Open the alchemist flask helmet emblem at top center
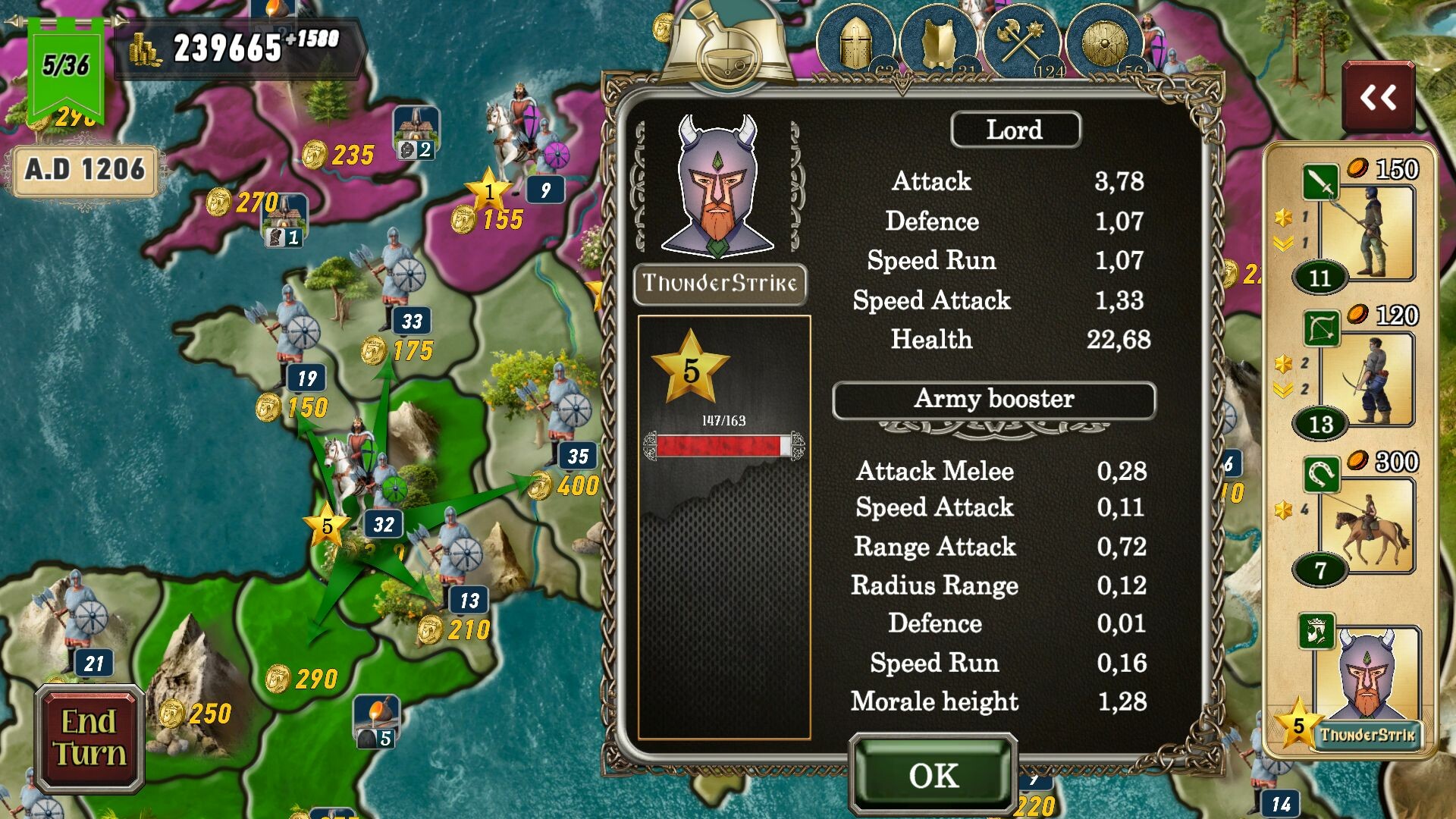This screenshot has height=819, width=1456. click(724, 42)
